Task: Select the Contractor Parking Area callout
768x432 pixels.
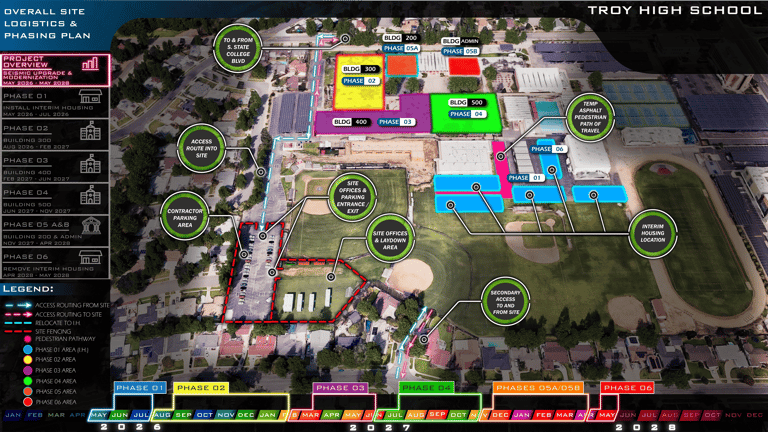Action: click(x=185, y=216)
